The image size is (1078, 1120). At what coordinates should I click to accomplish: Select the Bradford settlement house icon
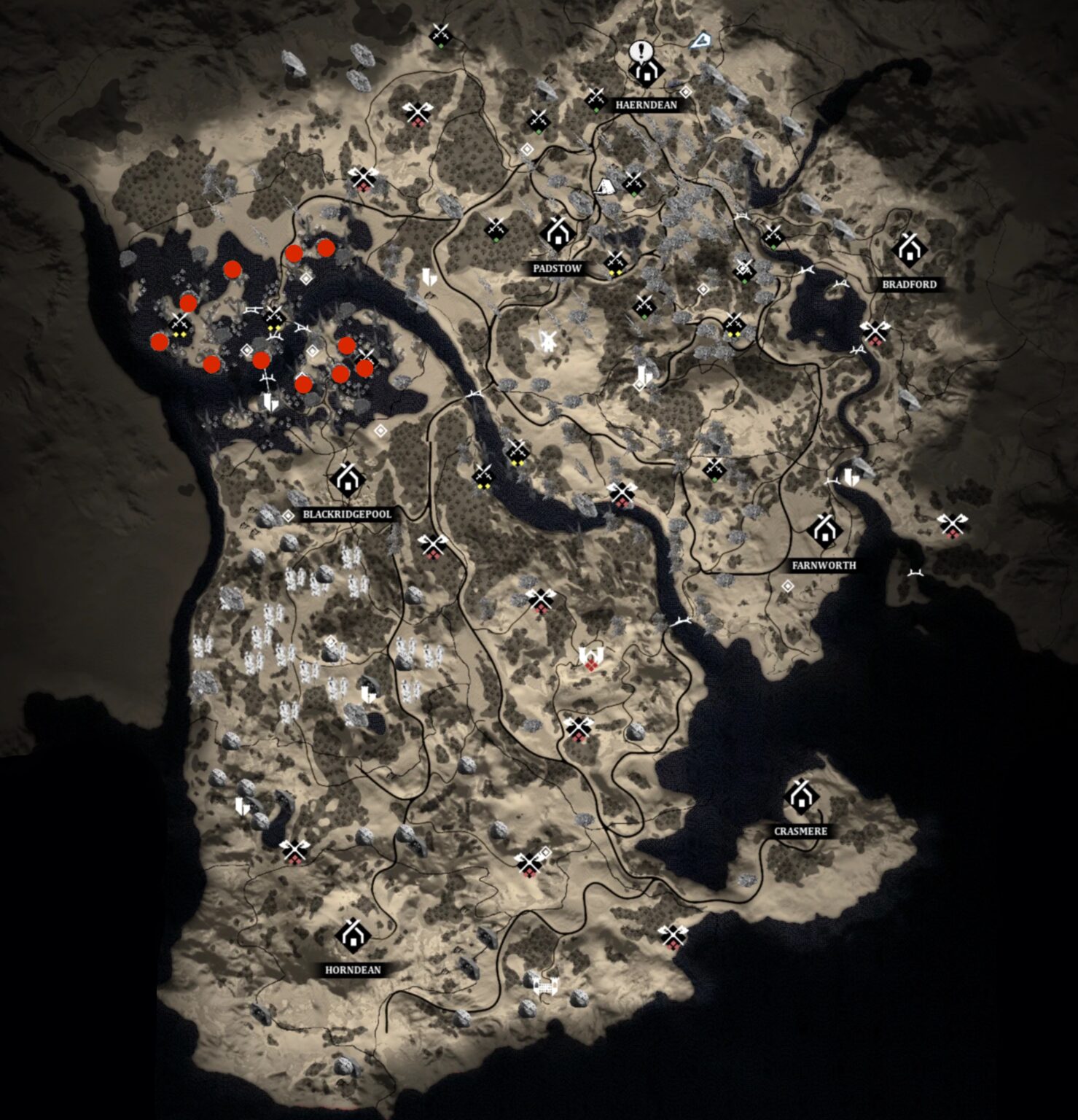pos(909,251)
